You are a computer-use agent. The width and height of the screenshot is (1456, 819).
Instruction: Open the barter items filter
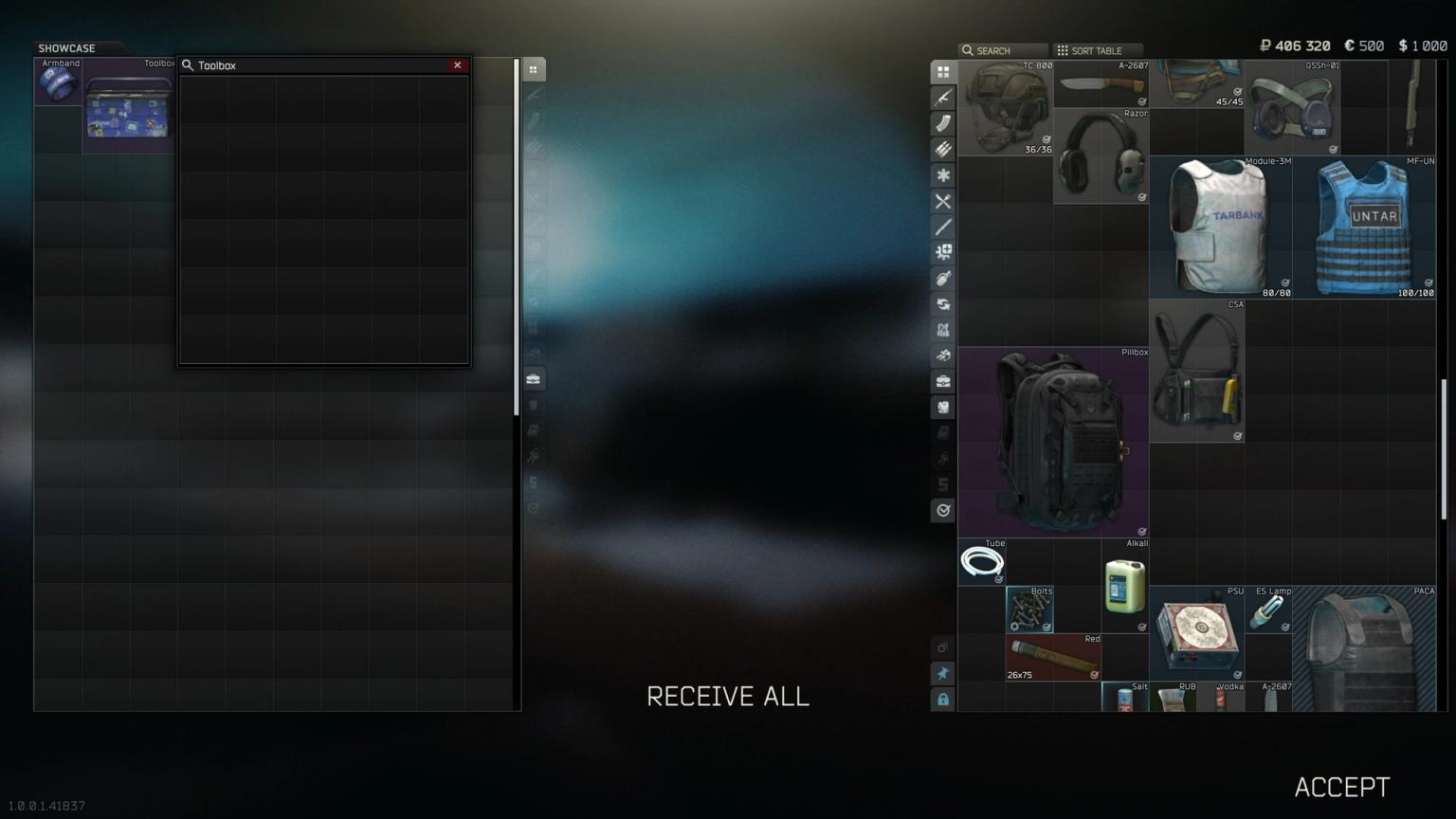click(943, 355)
